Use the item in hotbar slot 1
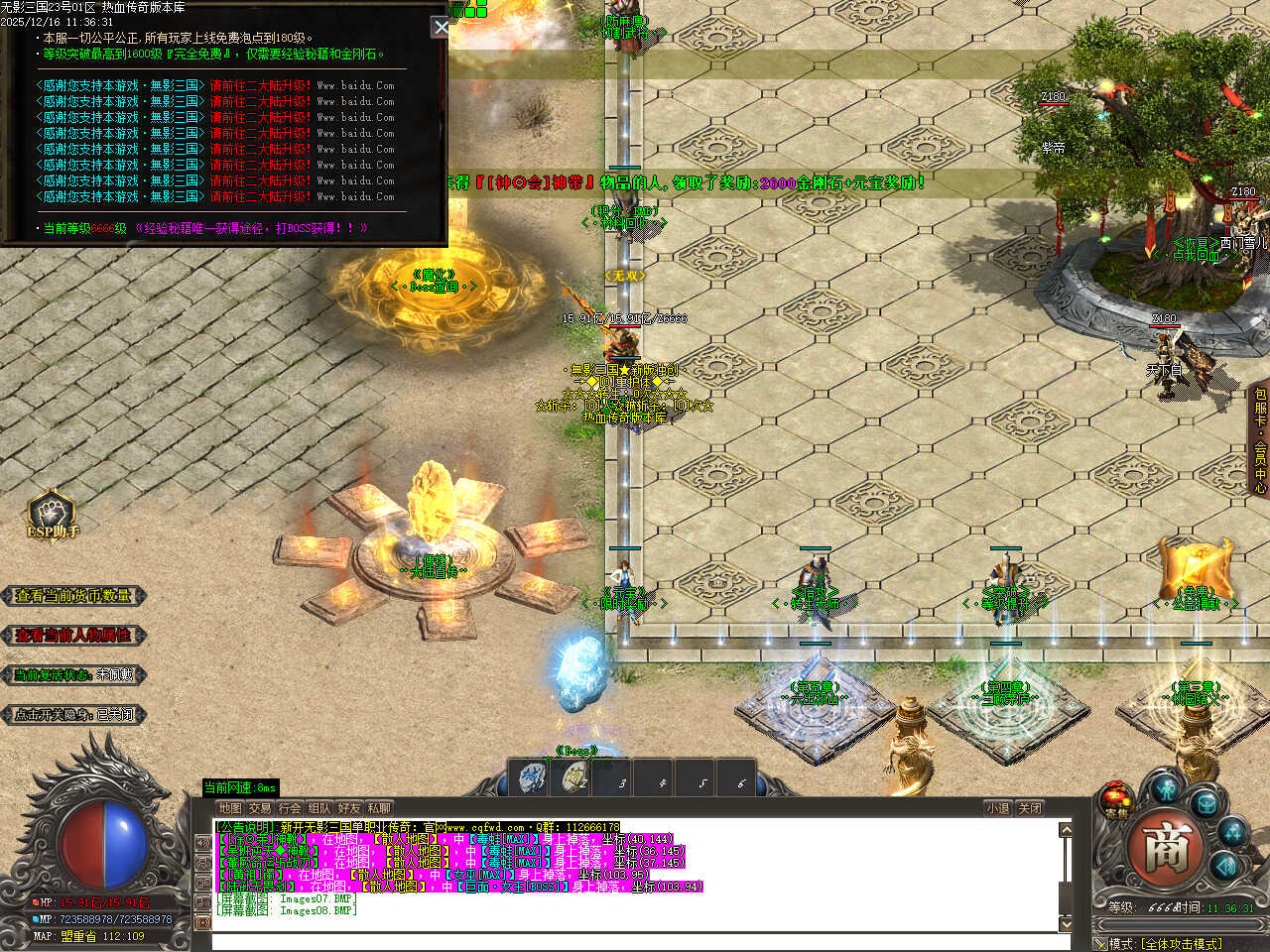This screenshot has width=1270, height=952. (x=533, y=778)
